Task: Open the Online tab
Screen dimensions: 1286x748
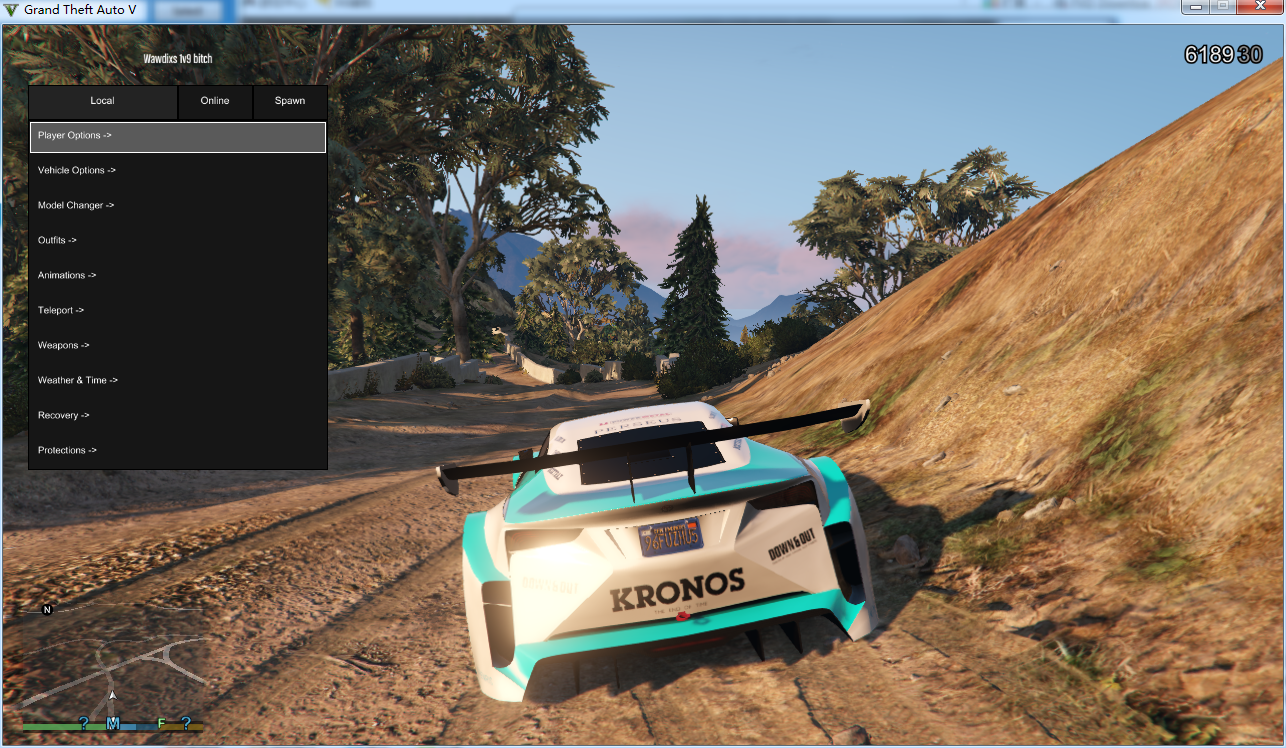Action: [x=215, y=101]
